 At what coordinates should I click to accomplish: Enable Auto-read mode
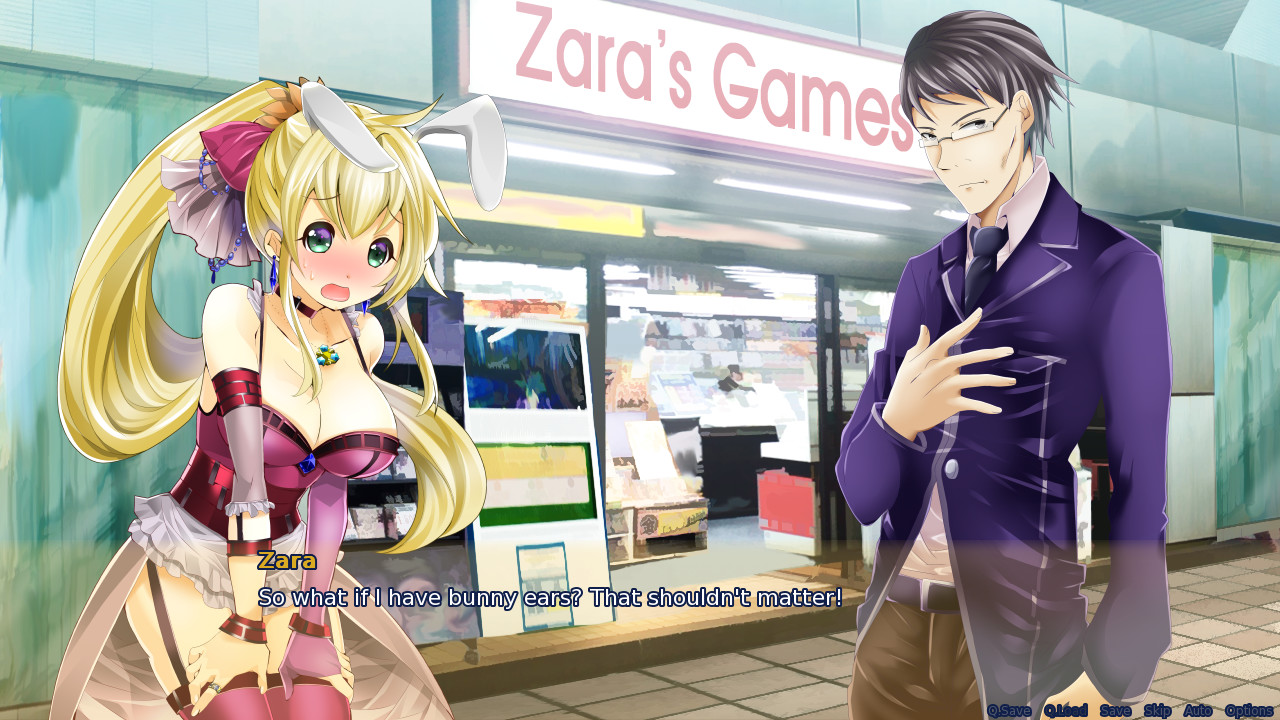(x=1200, y=709)
